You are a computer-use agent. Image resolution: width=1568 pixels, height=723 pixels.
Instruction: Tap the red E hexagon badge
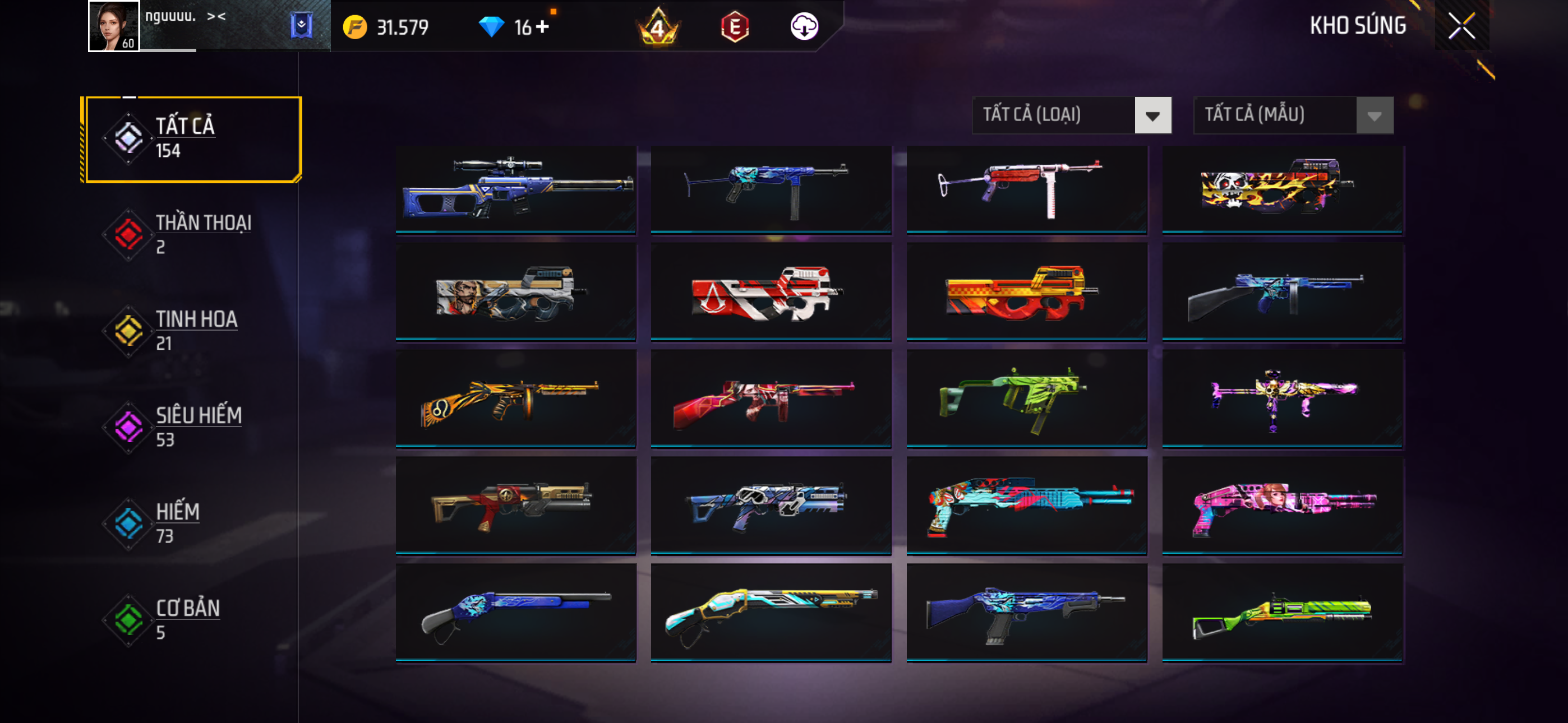(x=735, y=27)
